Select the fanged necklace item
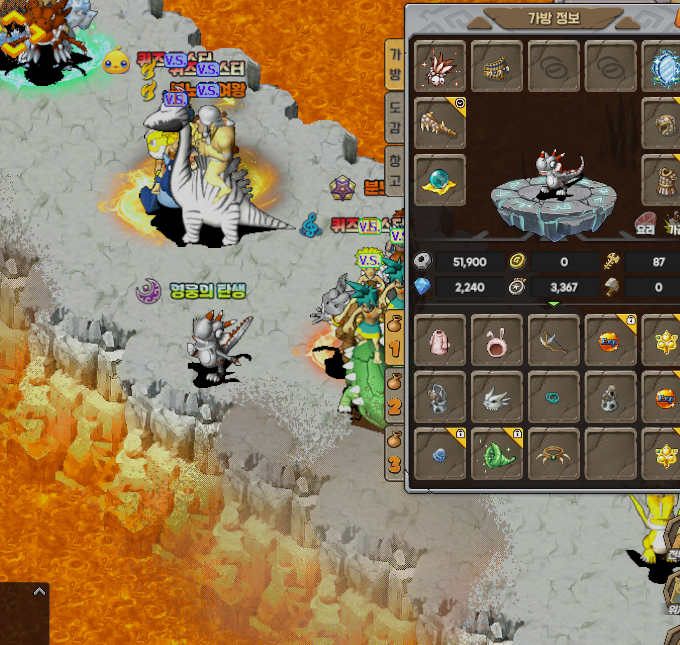This screenshot has width=680, height=645. click(554, 453)
